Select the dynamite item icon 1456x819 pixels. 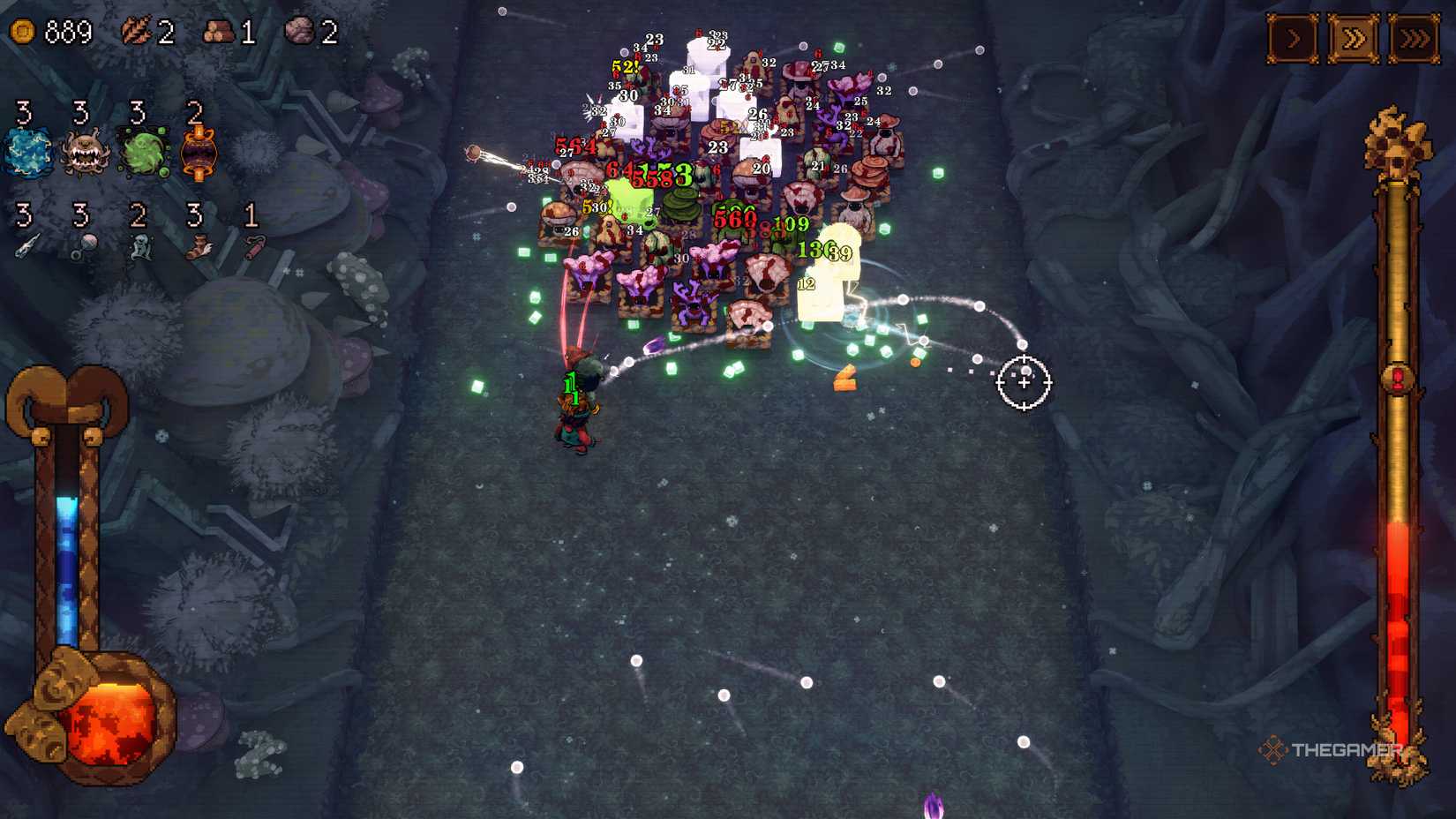[253, 247]
